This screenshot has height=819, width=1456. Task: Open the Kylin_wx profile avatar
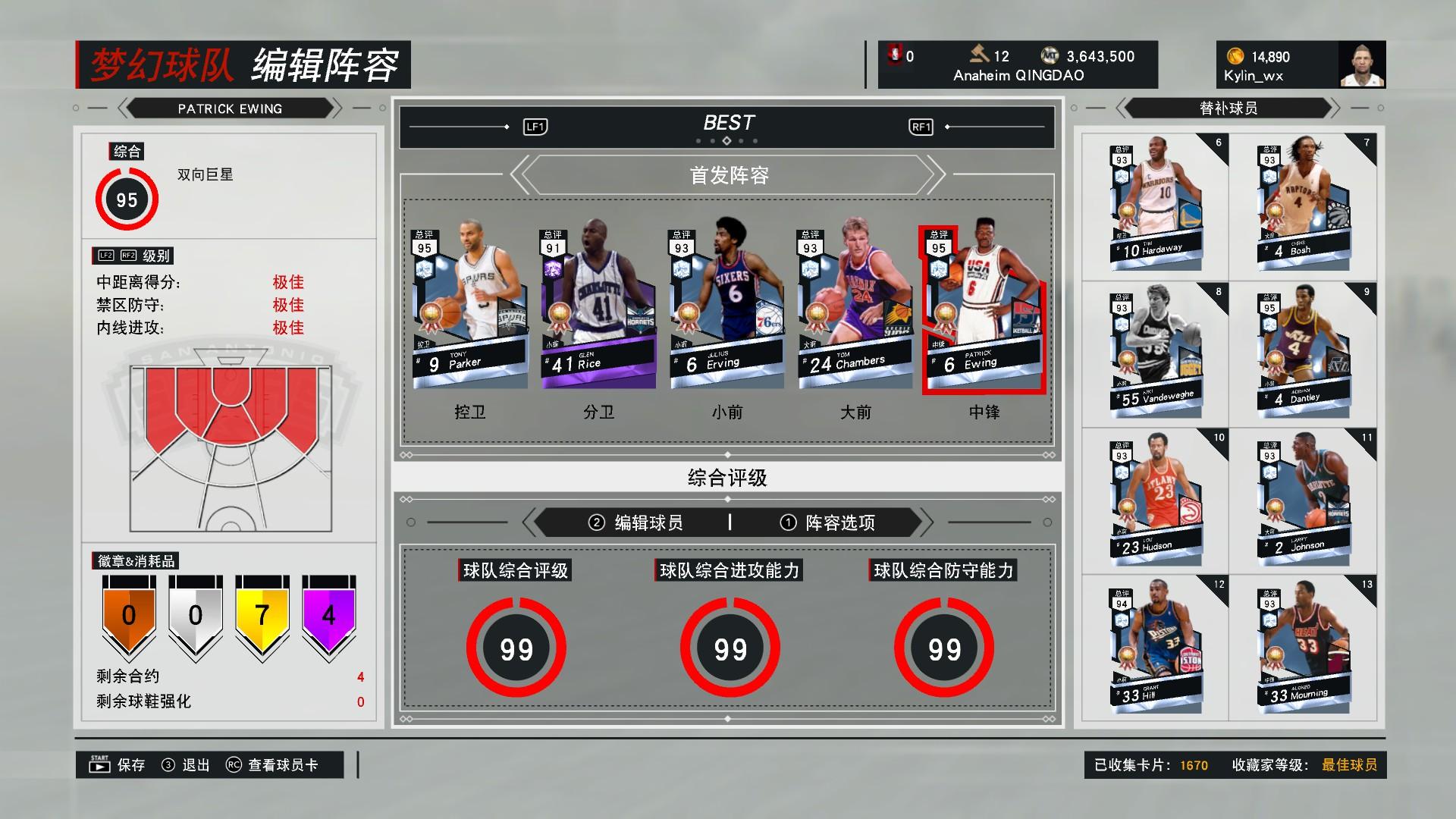[1360, 64]
